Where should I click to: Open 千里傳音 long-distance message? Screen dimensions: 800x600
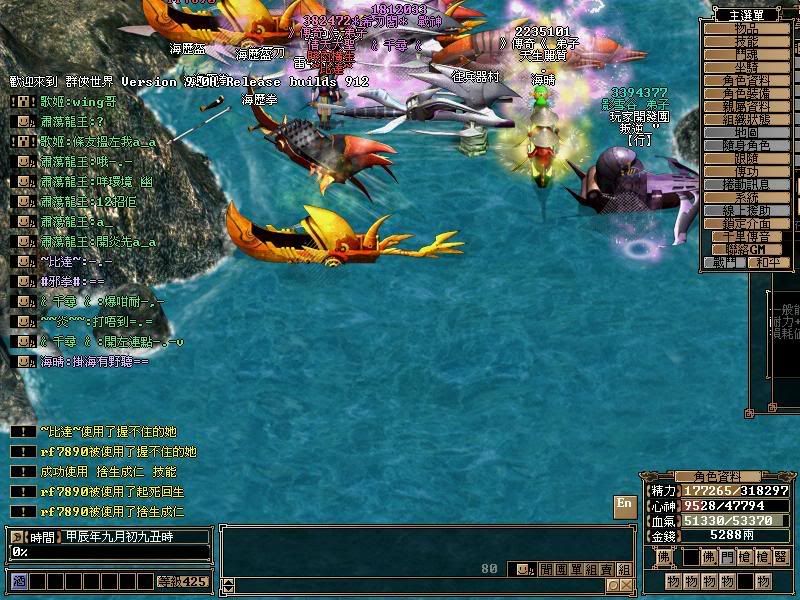pos(746,236)
